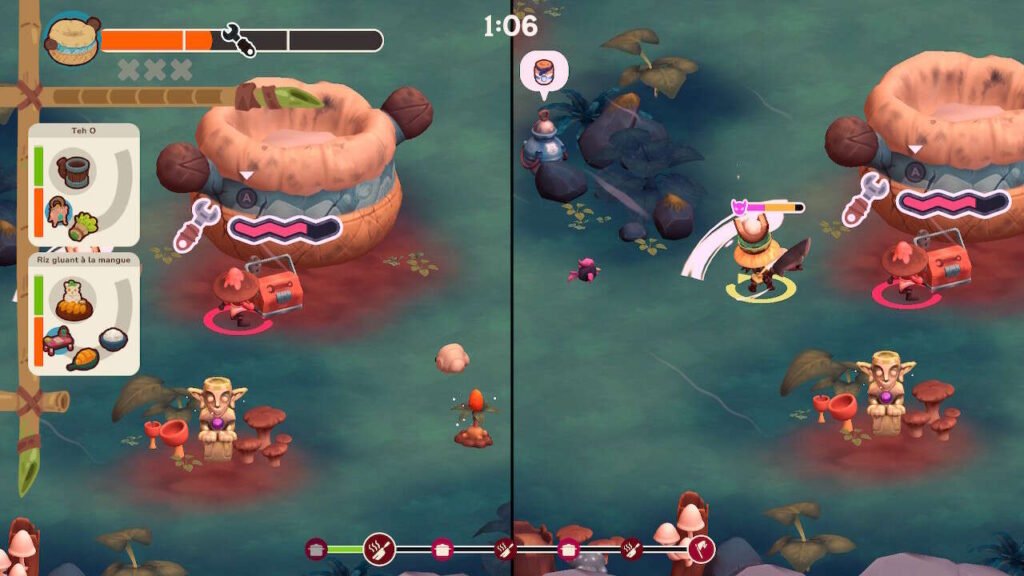Click the mug speech bubble icon

pyautogui.click(x=544, y=73)
